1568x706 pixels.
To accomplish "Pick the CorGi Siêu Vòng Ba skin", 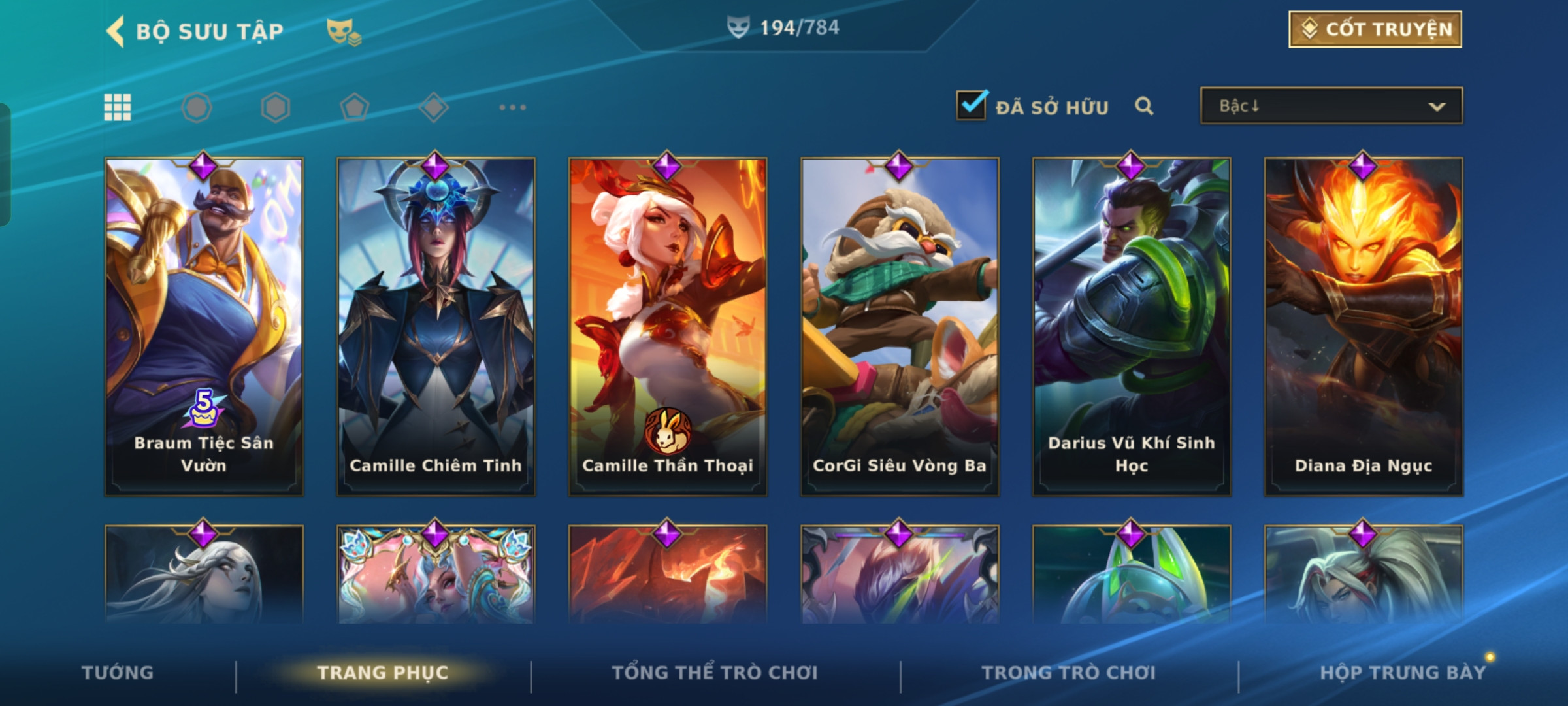I will pyautogui.click(x=900, y=326).
